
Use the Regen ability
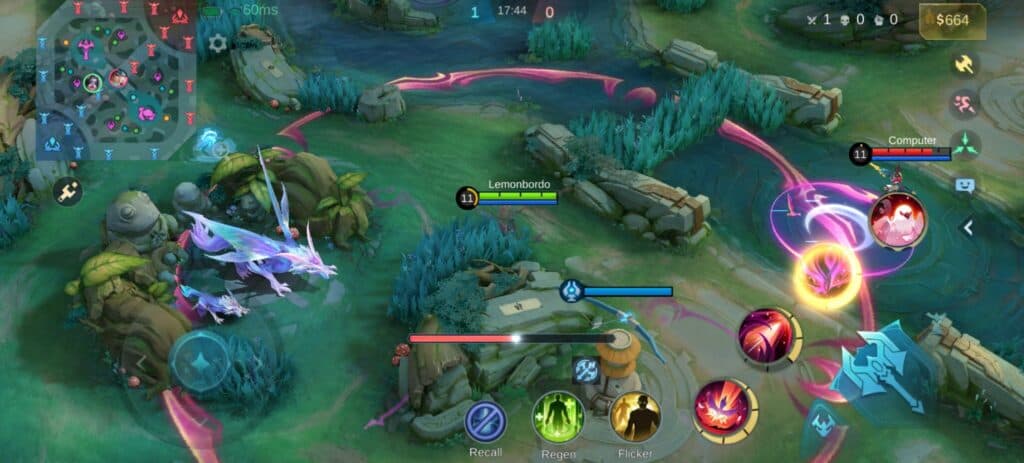pyautogui.click(x=558, y=416)
